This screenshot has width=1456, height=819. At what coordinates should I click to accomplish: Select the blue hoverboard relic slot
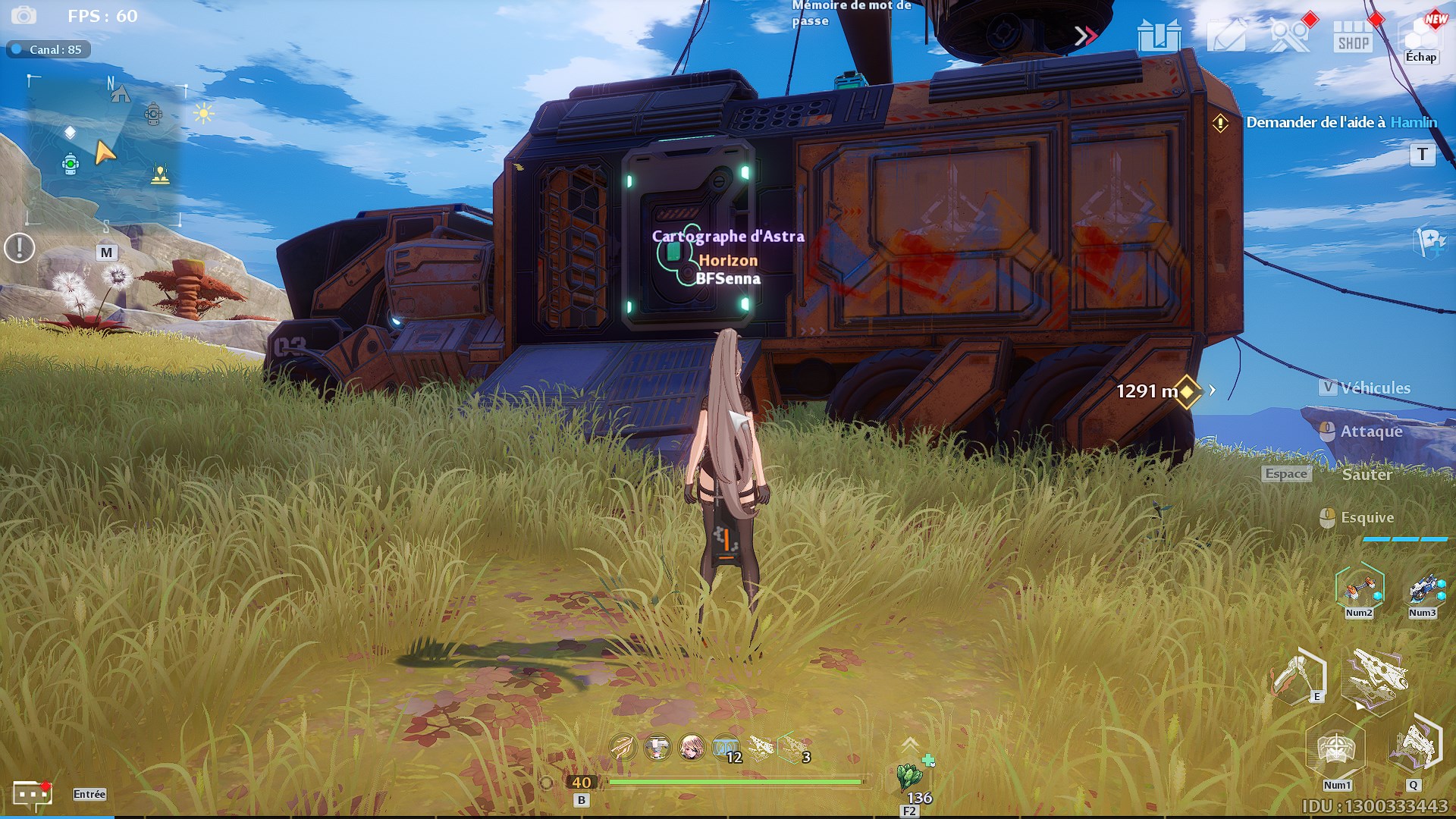pyautogui.click(x=1423, y=588)
